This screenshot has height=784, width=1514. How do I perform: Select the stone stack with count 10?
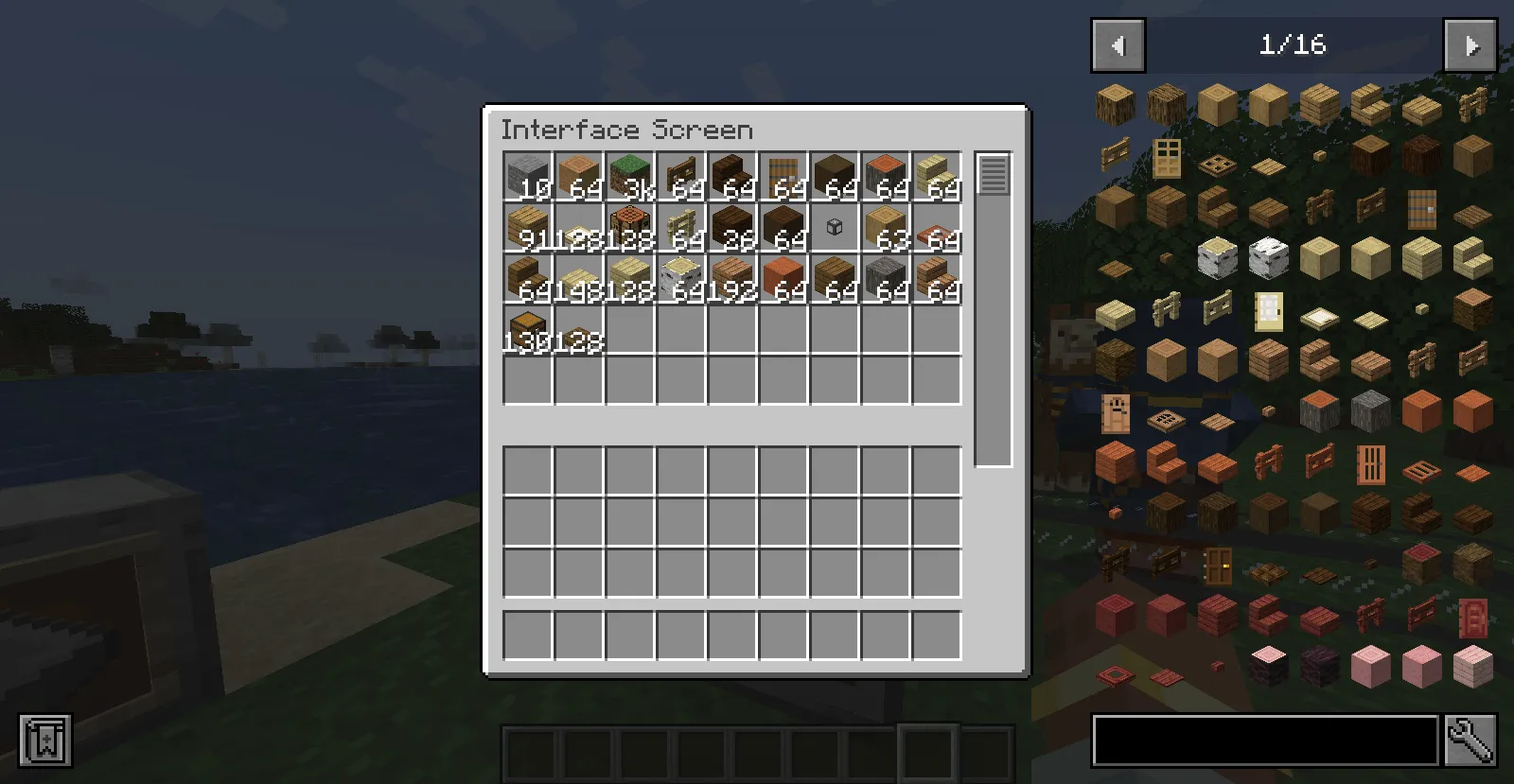pos(528,176)
